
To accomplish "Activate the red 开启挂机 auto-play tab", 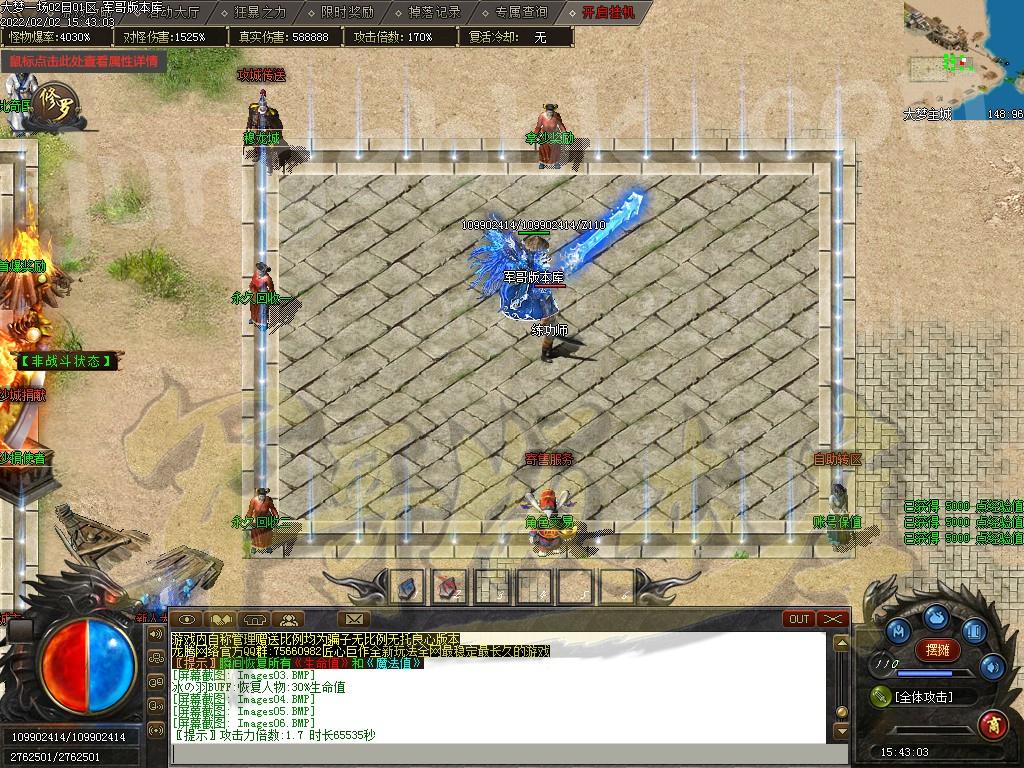I will 609,13.
